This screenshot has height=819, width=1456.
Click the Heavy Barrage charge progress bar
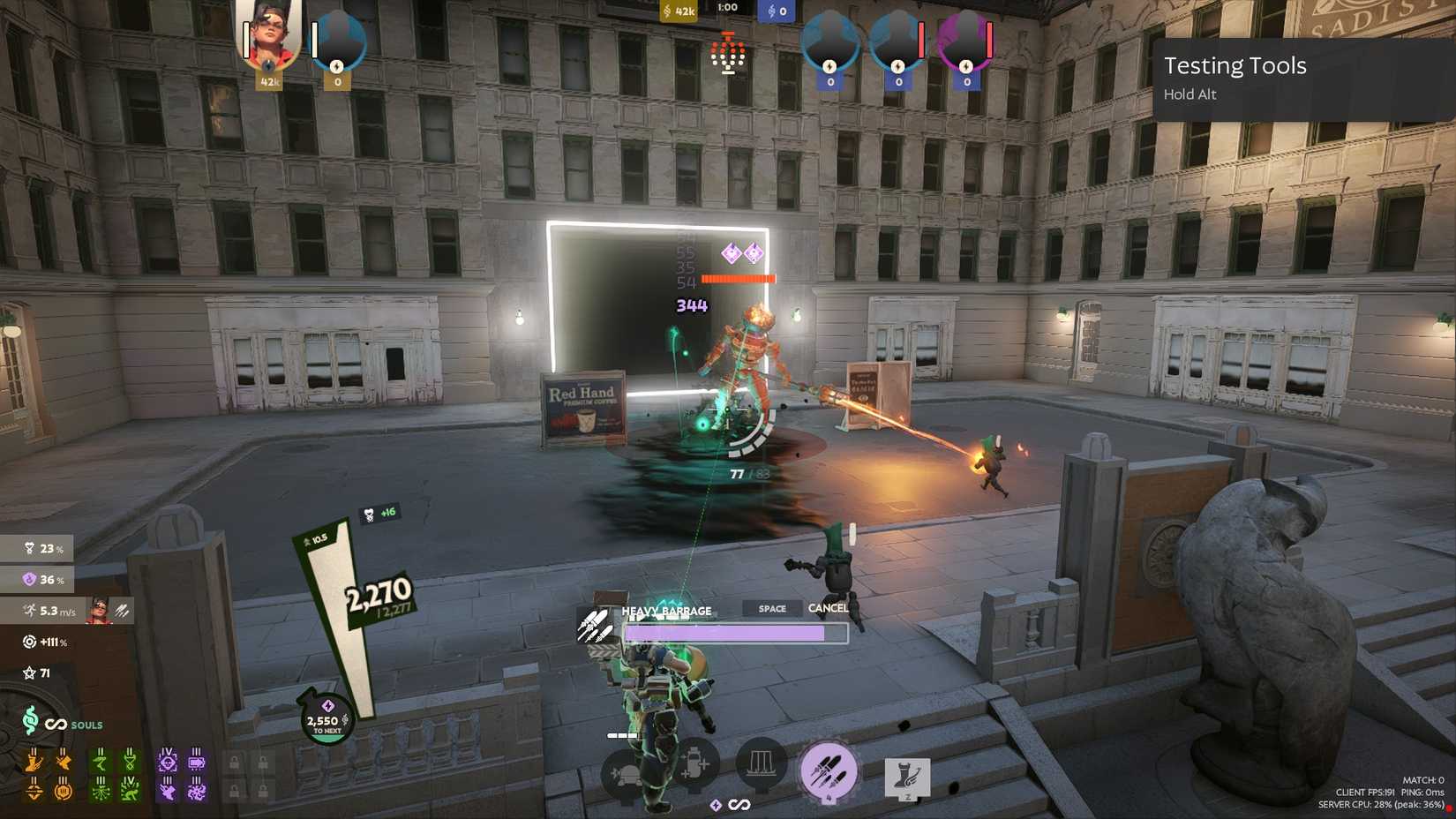point(735,632)
